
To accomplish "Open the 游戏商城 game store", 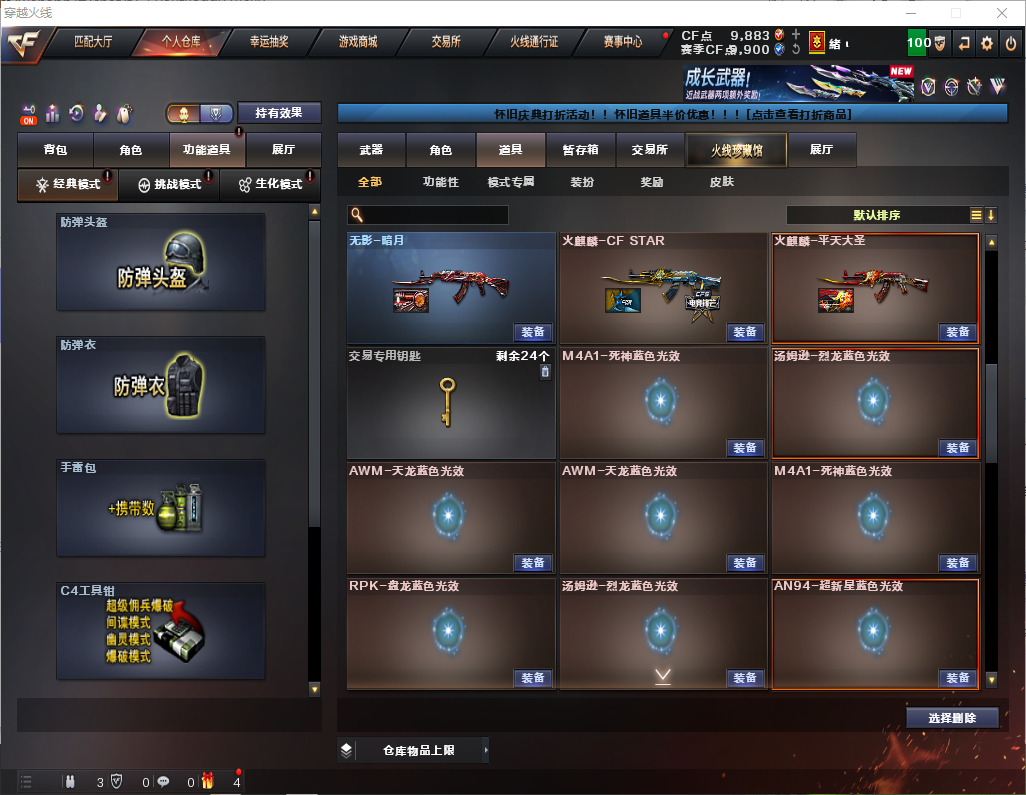I will click(358, 42).
